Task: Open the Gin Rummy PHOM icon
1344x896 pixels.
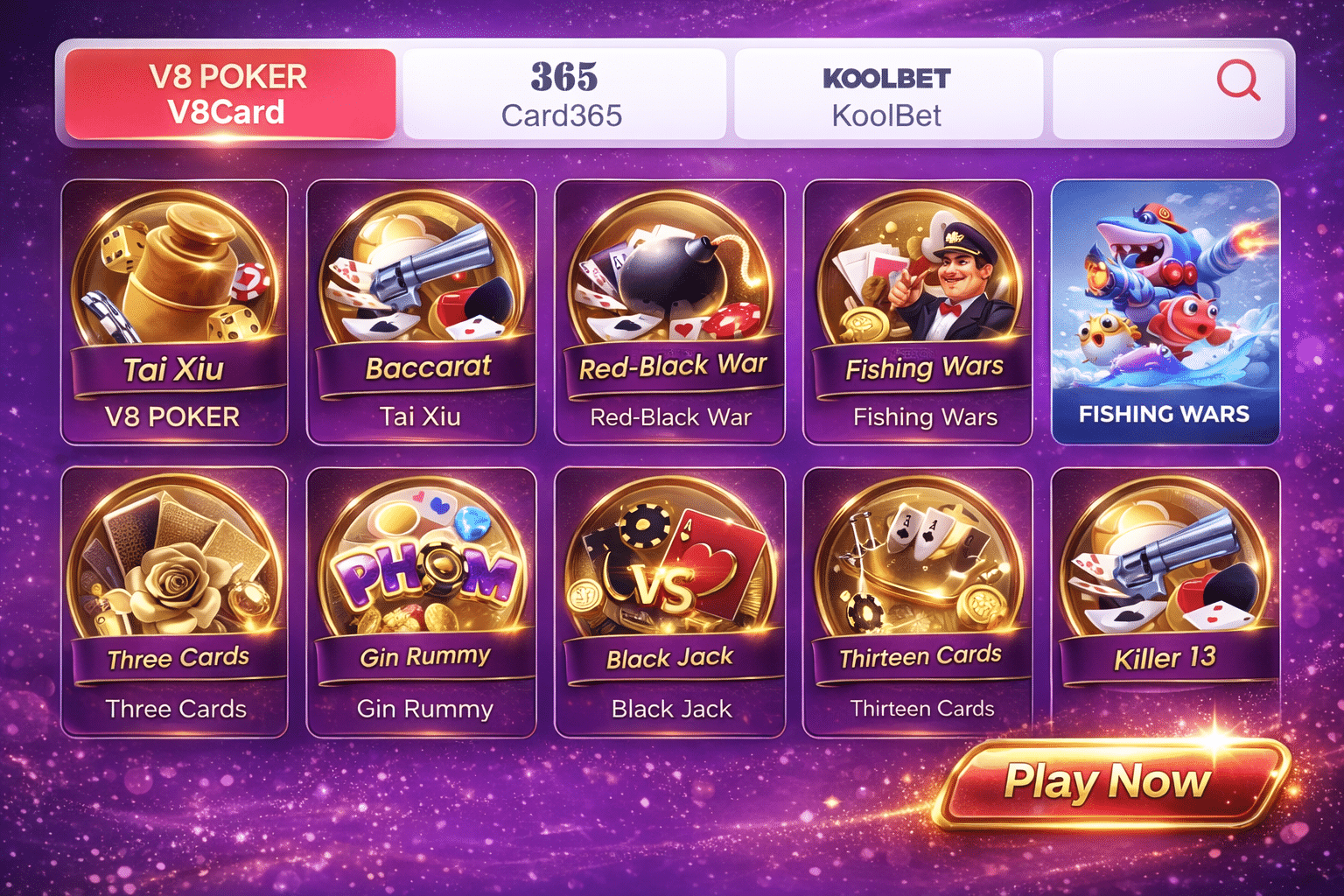Action: click(423, 569)
